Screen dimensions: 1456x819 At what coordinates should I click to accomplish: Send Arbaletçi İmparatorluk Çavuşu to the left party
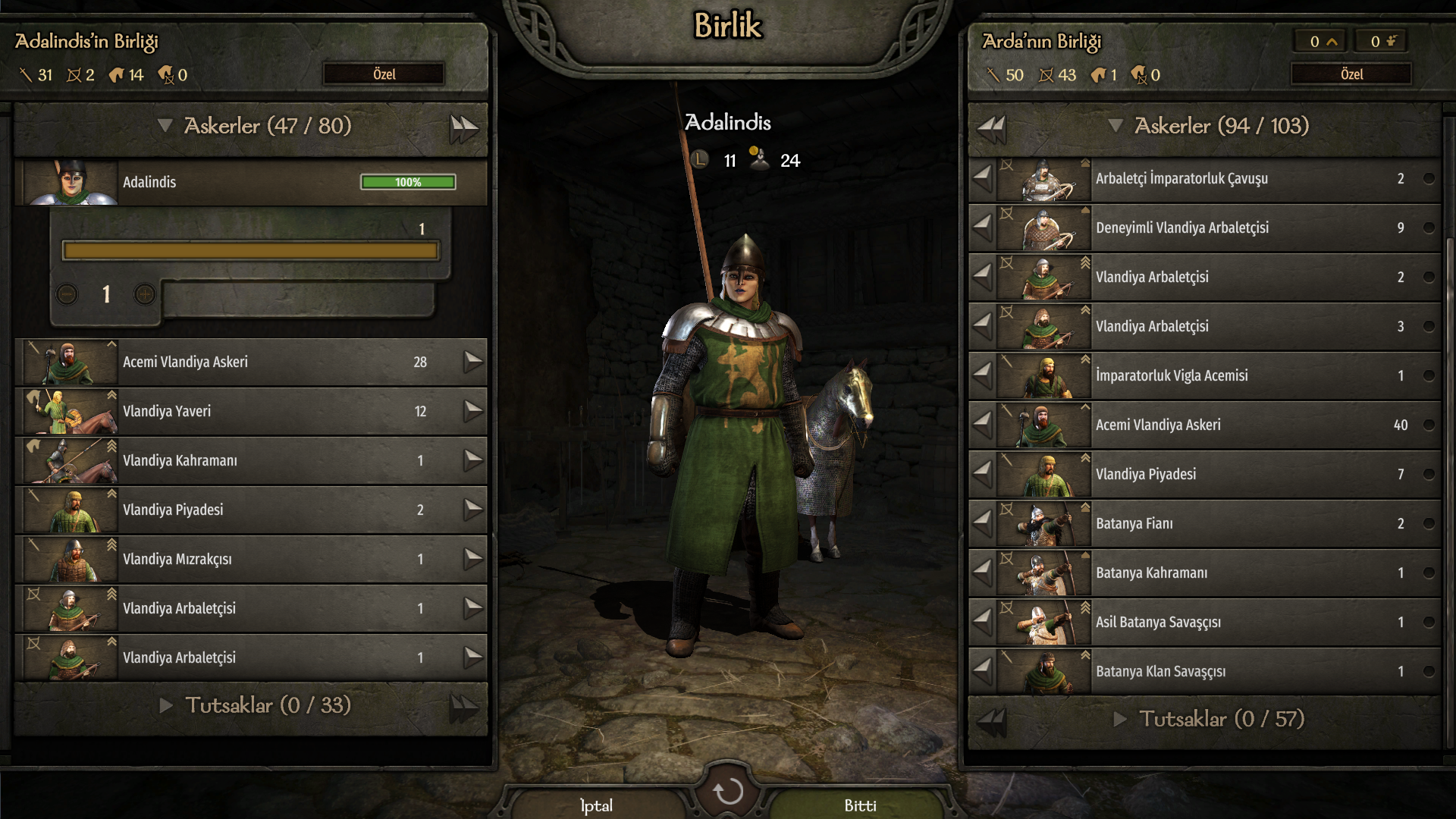(983, 179)
